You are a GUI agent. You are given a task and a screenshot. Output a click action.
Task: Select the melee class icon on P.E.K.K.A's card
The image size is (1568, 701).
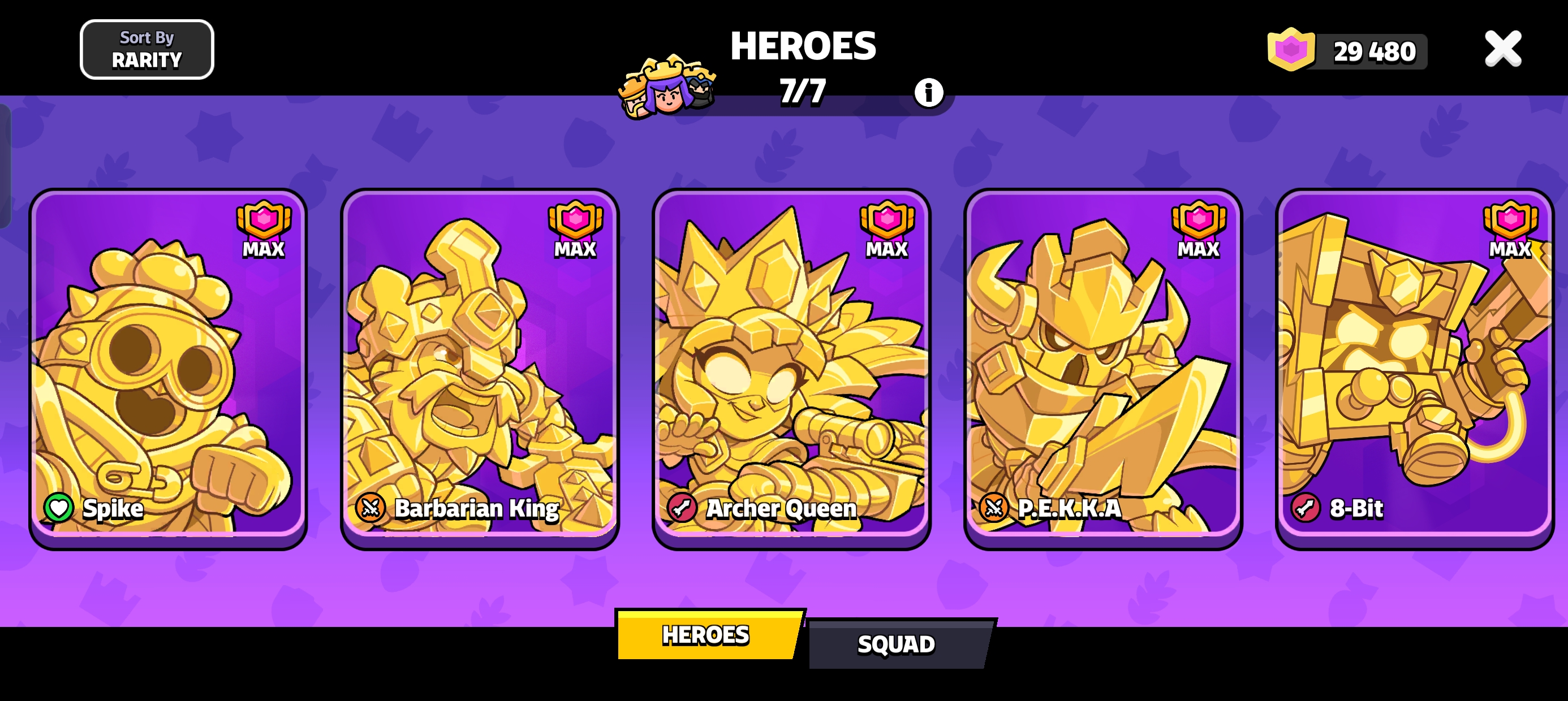pyautogui.click(x=994, y=509)
